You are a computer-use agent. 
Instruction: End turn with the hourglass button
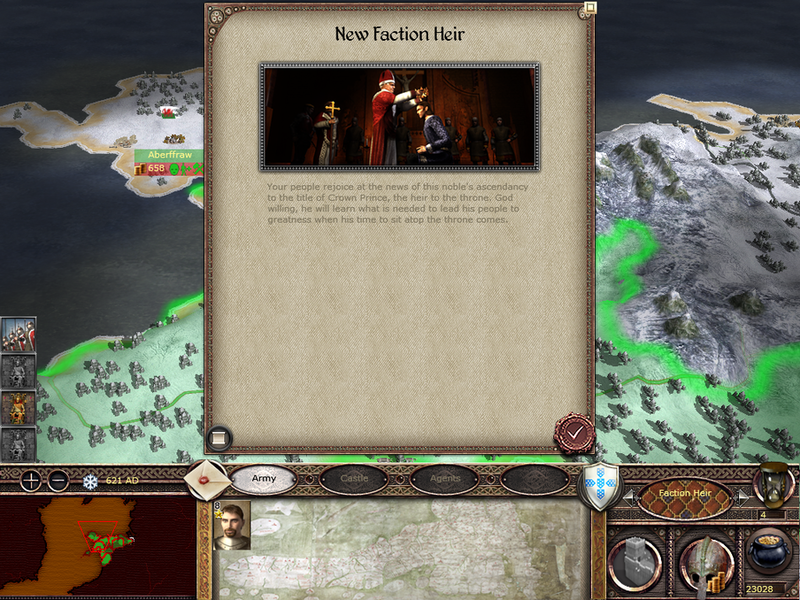pos(775,484)
